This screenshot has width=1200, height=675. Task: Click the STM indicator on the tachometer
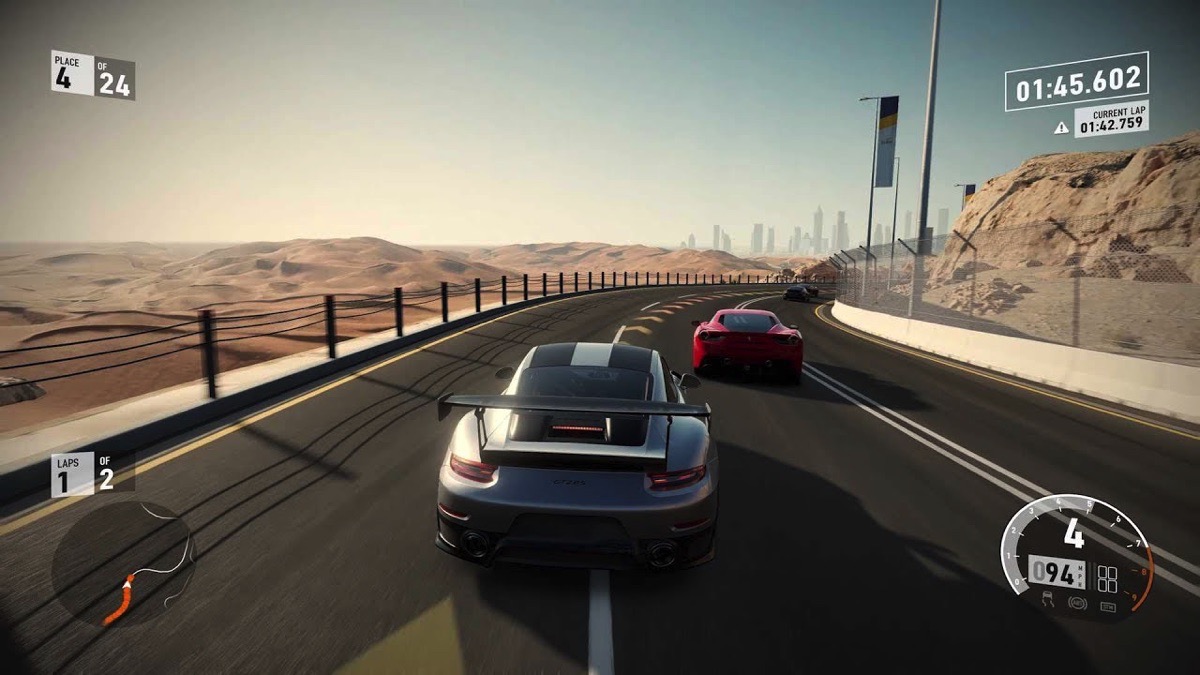pos(1108,605)
